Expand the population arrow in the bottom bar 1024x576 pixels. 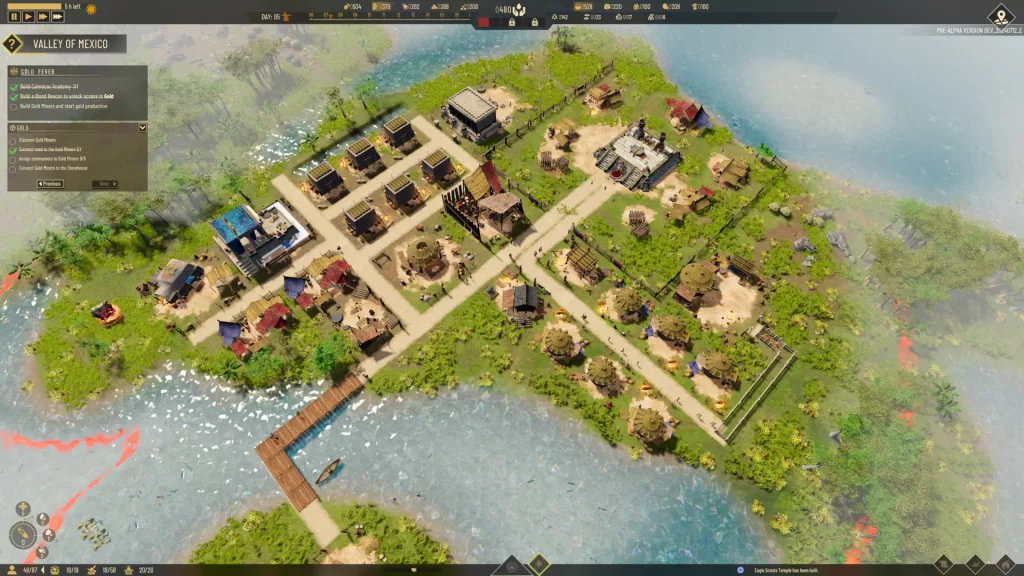click(43, 570)
